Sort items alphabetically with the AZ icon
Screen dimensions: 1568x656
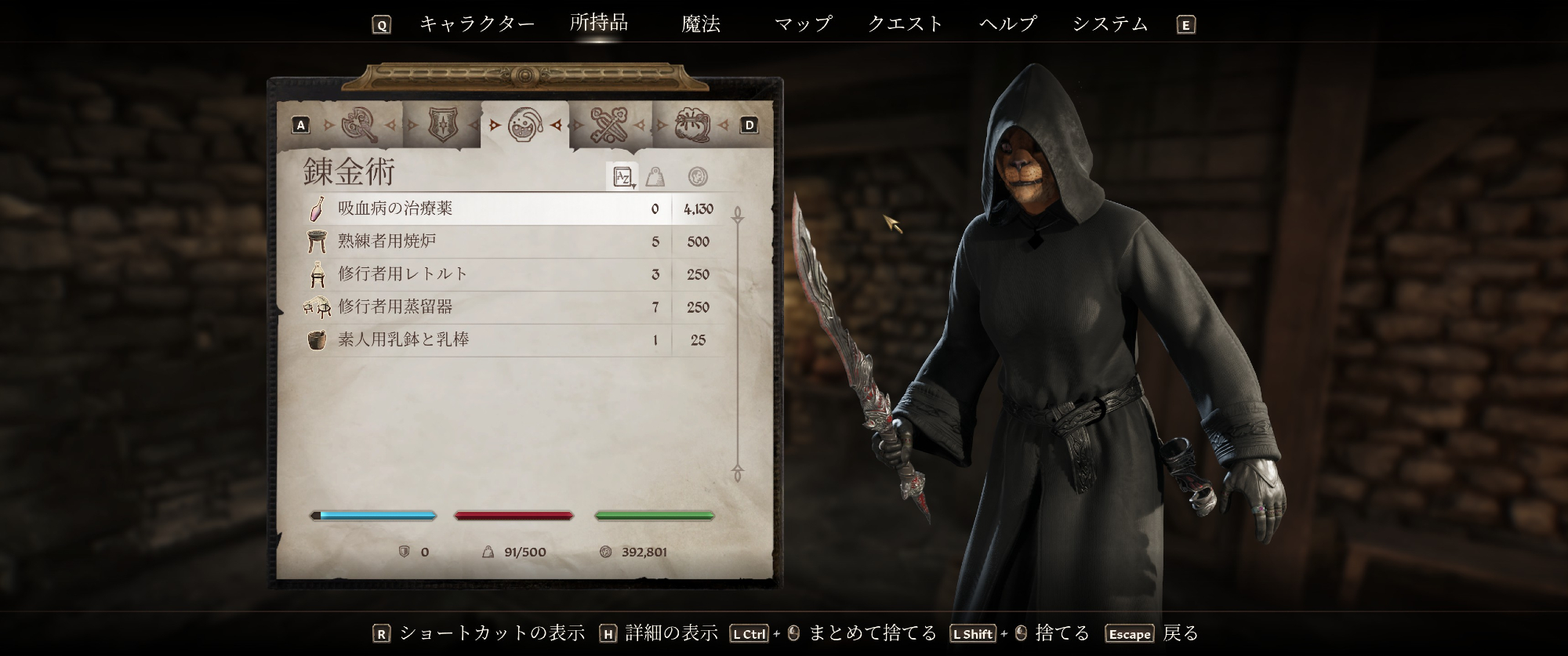click(623, 177)
